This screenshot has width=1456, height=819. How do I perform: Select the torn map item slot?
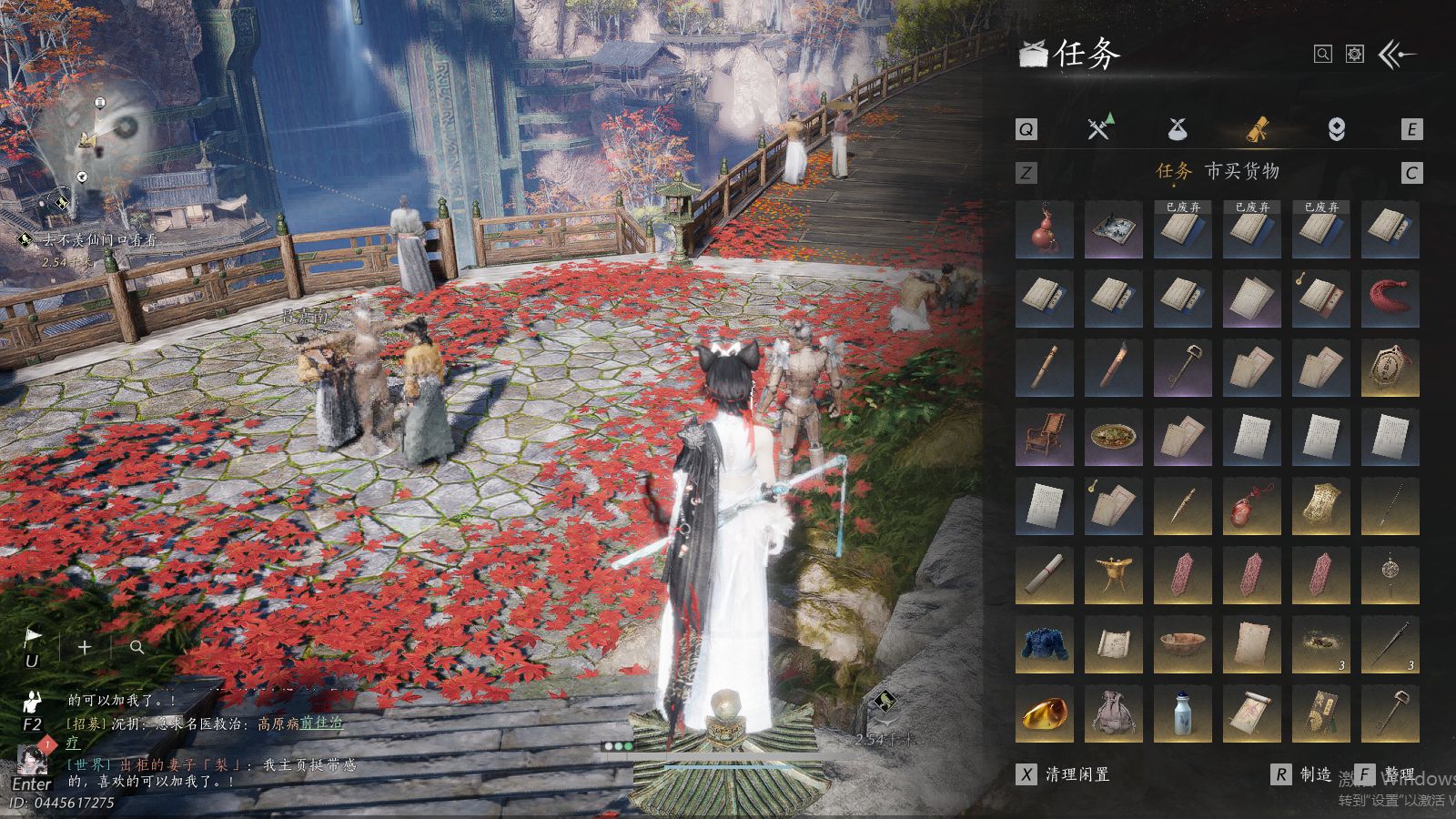click(1113, 229)
